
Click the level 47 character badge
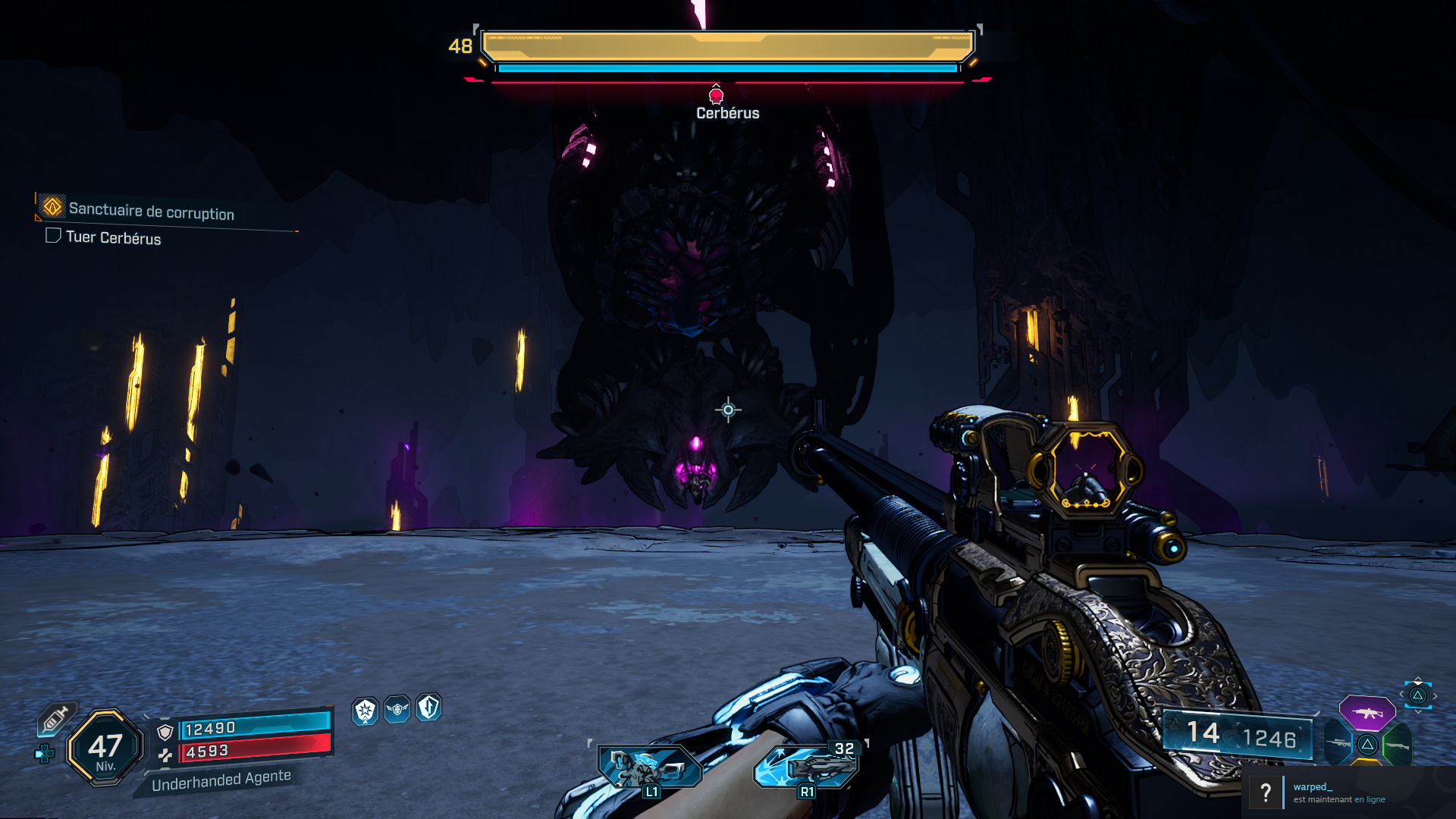point(105,748)
